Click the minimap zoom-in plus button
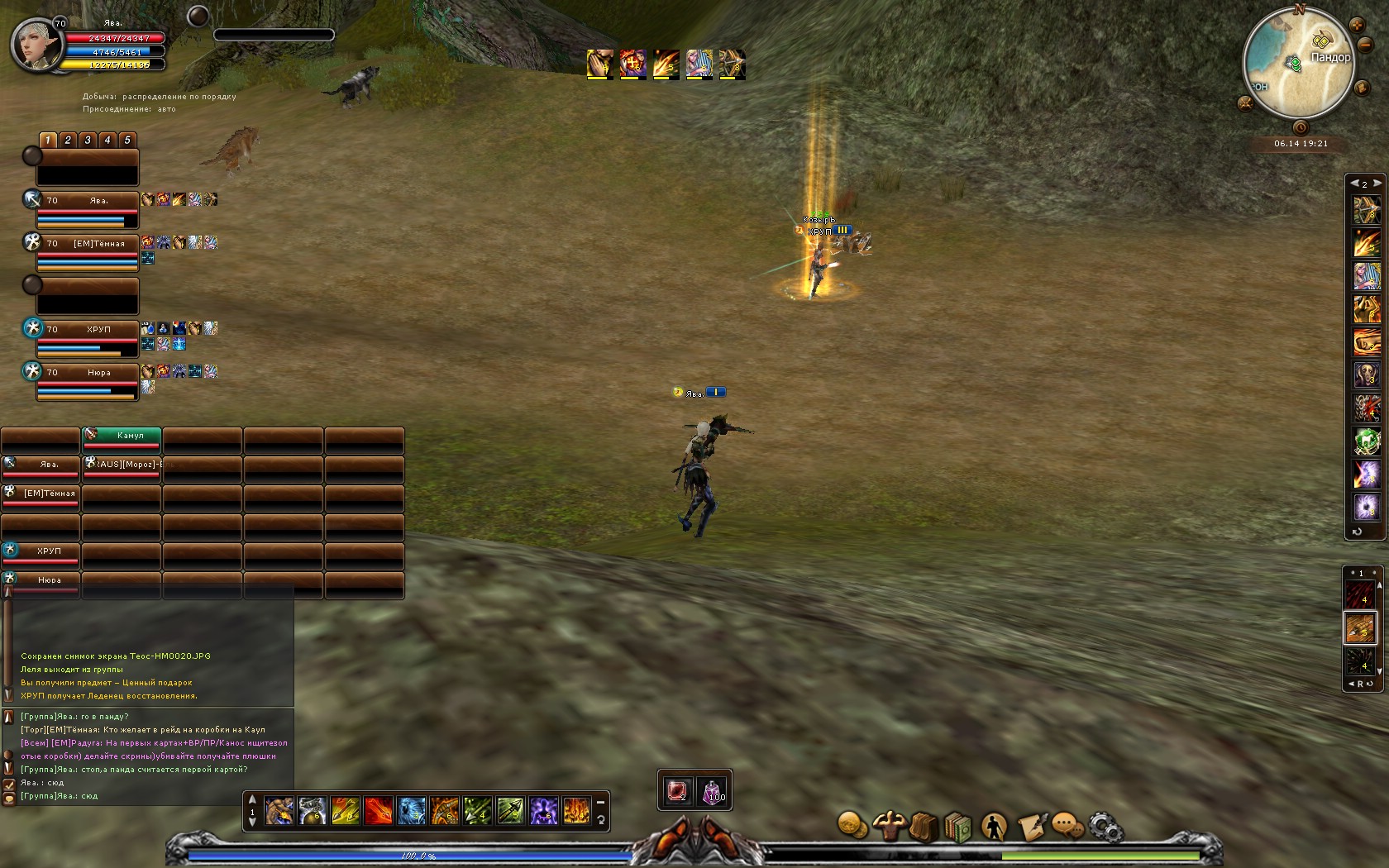The image size is (1389, 868). [x=1356, y=26]
